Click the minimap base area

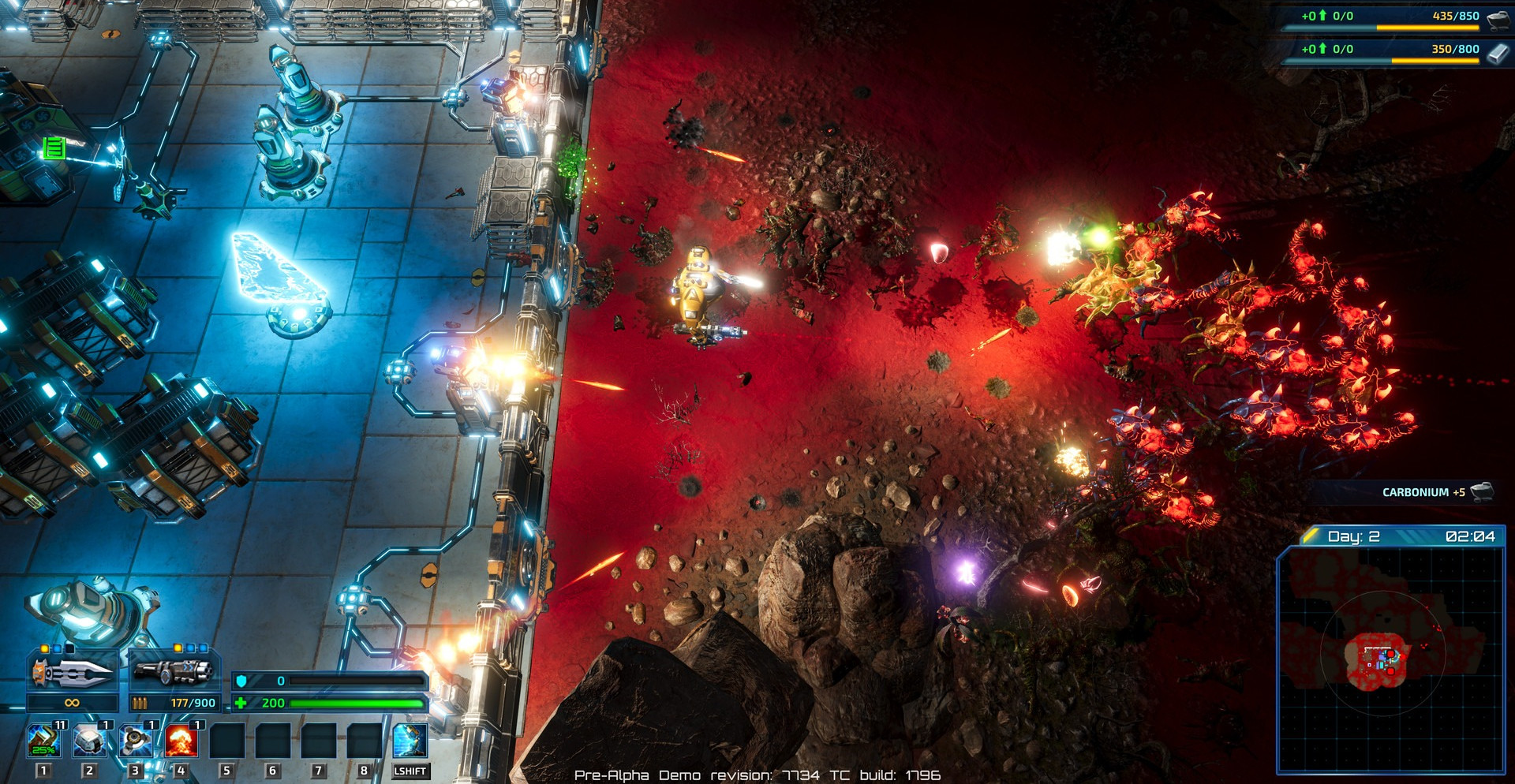coord(1378,659)
